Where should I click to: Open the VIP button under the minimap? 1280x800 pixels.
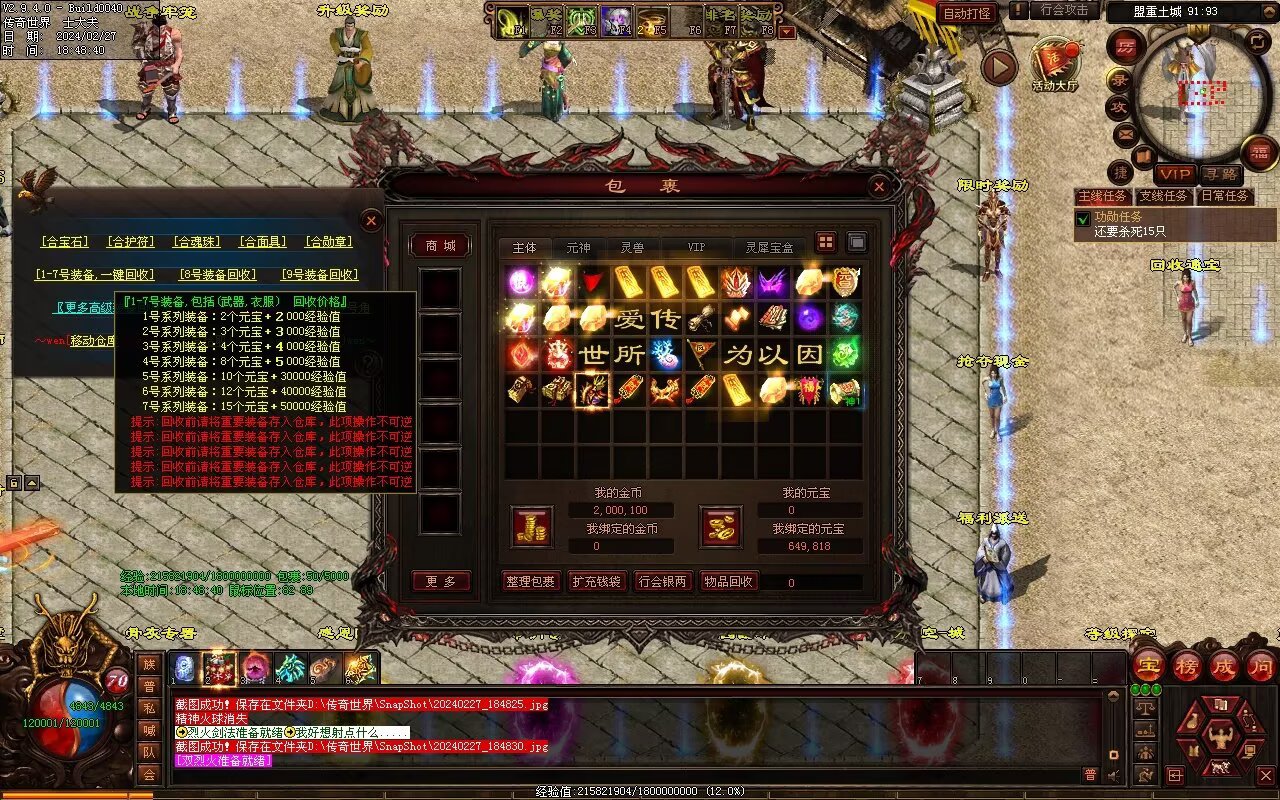pos(1174,174)
